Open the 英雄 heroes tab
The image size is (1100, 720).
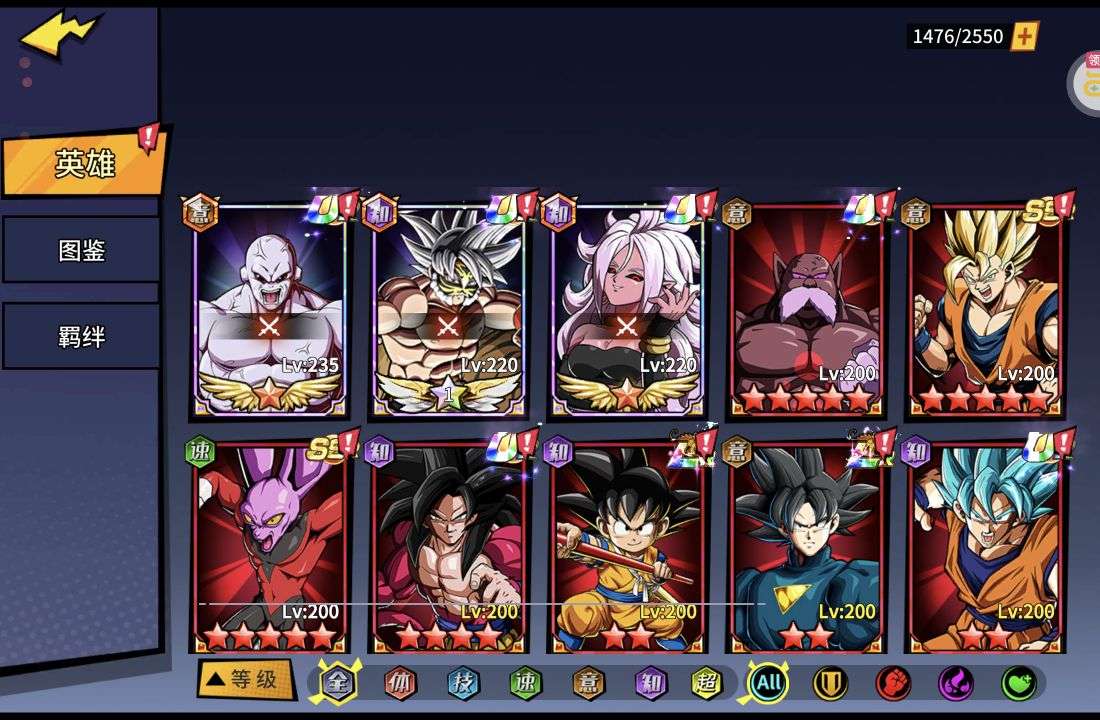(x=84, y=164)
